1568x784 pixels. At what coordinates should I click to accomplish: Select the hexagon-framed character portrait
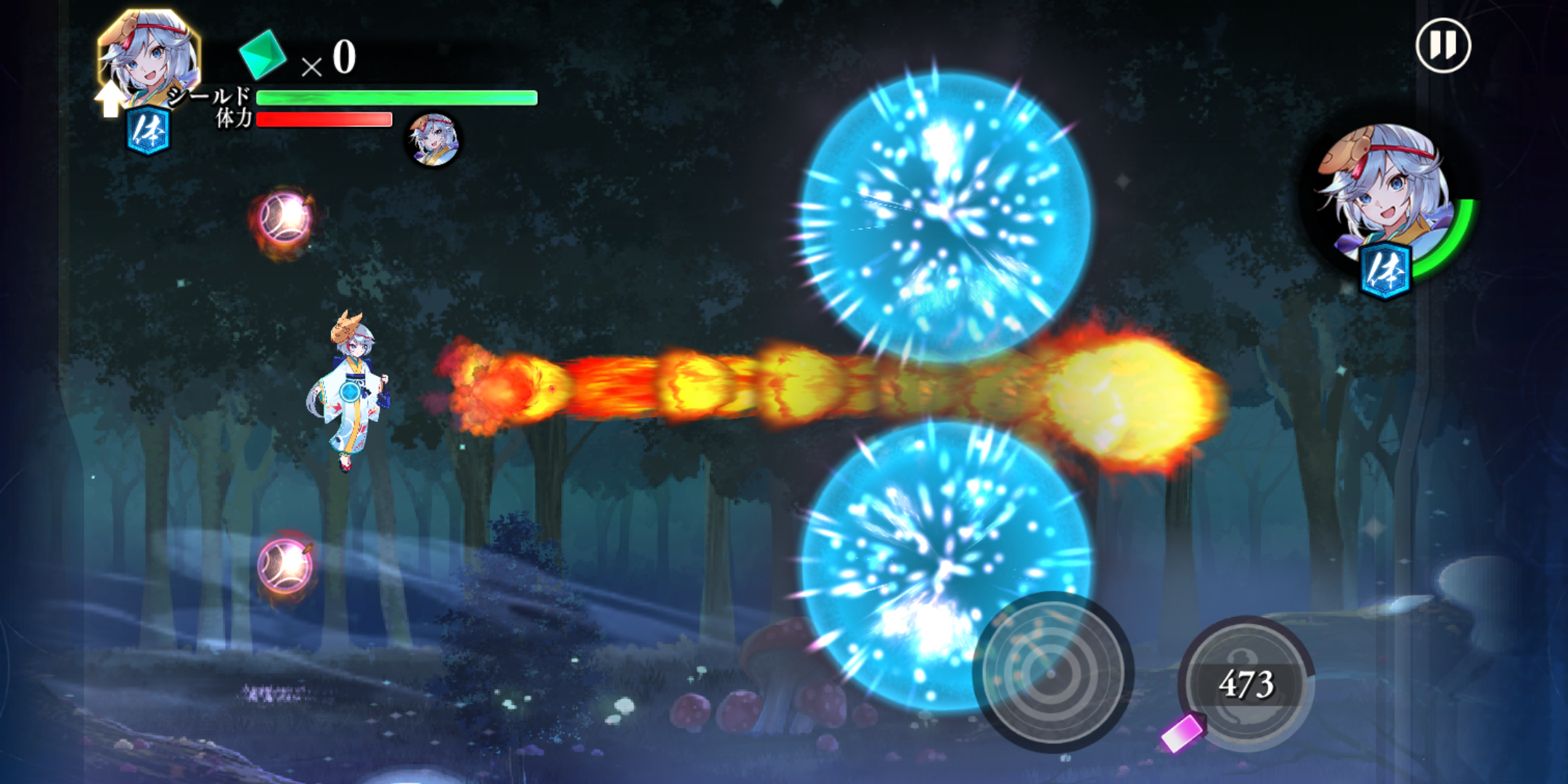pyautogui.click(x=149, y=58)
